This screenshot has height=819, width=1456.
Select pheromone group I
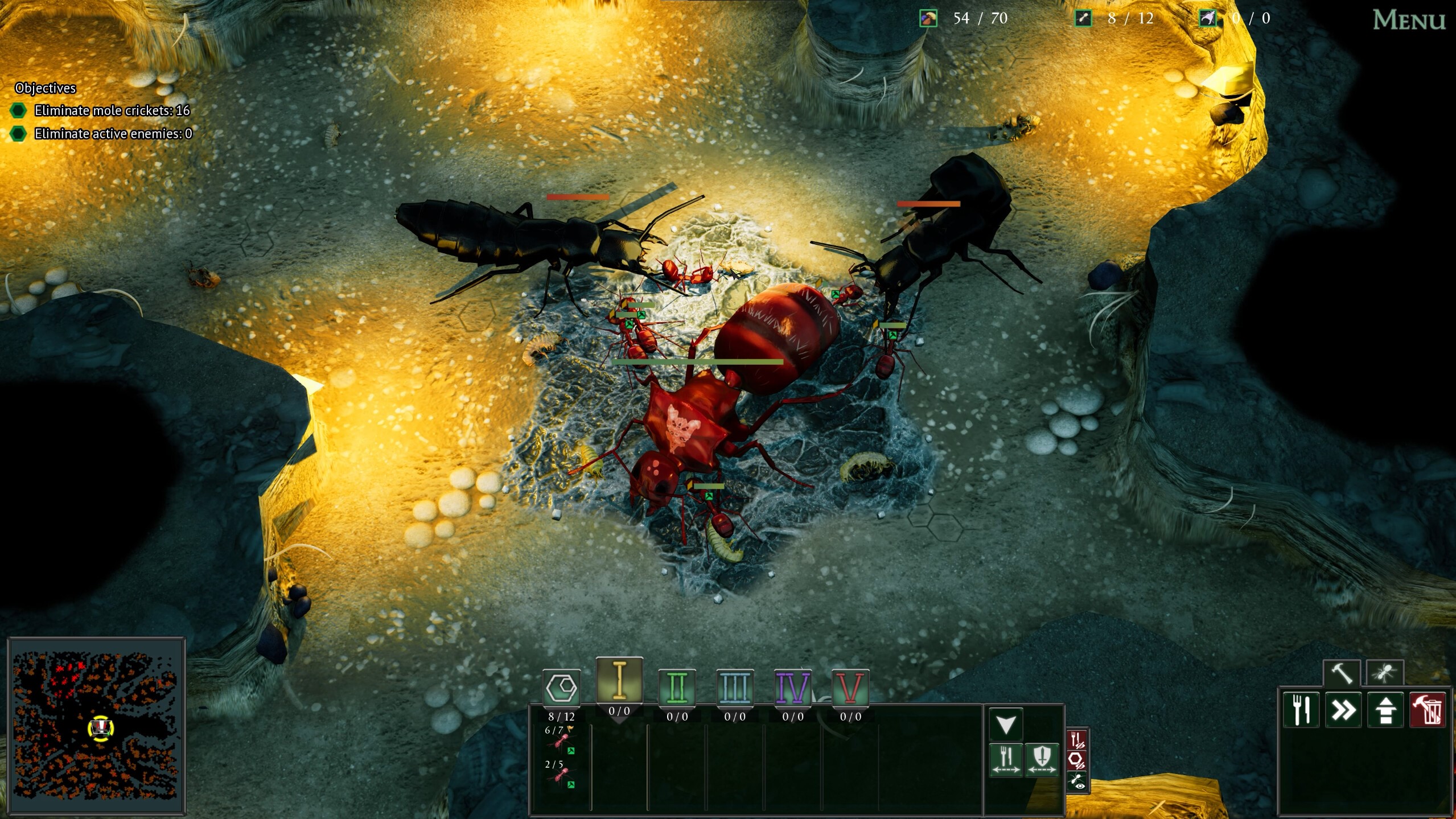[619, 681]
